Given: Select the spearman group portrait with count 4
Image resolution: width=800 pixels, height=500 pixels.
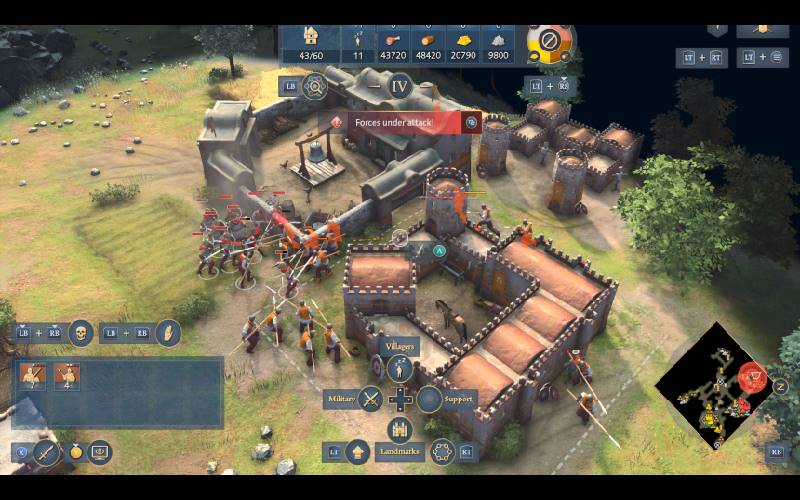Looking at the screenshot, I should [x=67, y=376].
